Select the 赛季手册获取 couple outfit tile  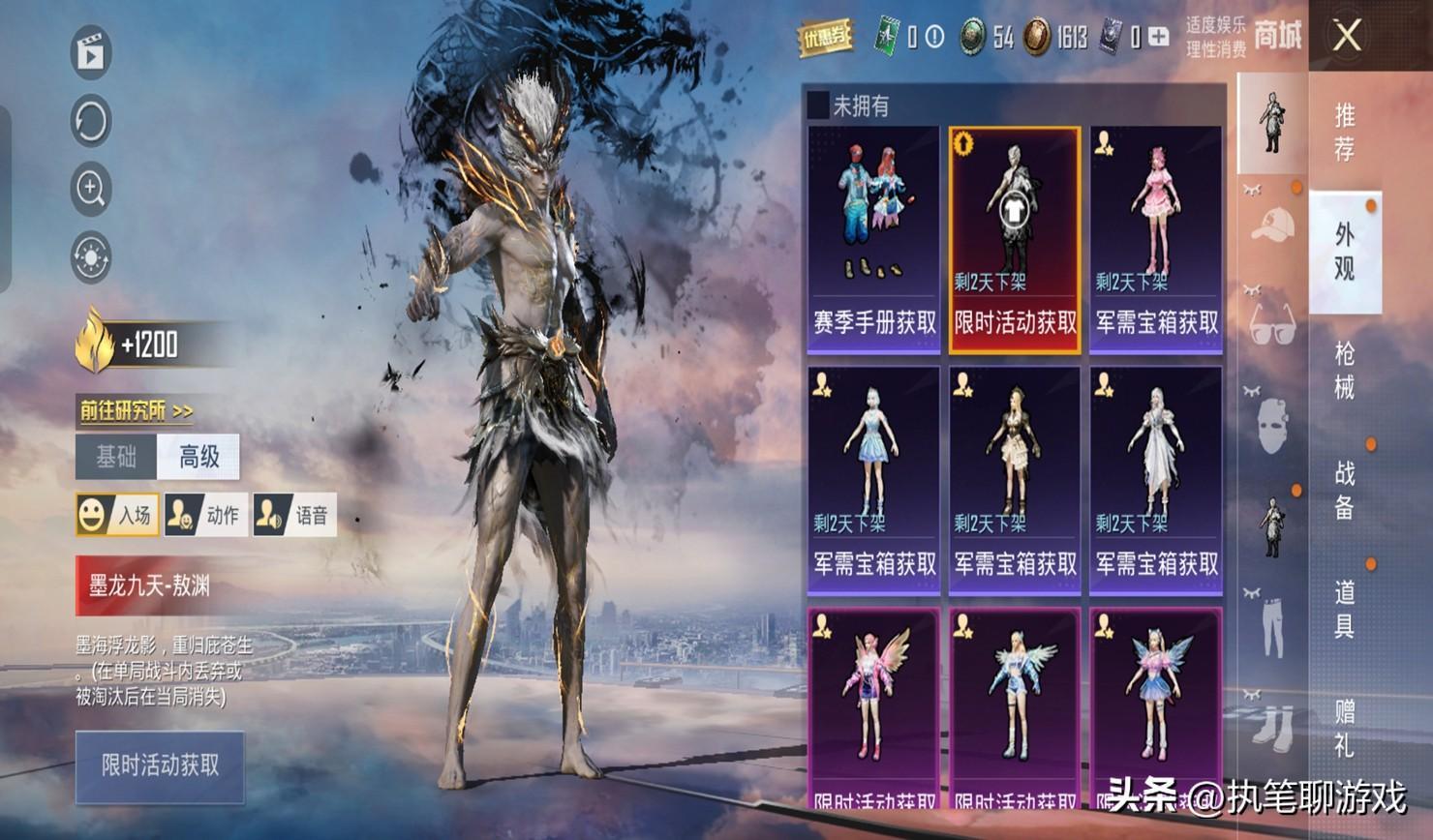pos(873,239)
